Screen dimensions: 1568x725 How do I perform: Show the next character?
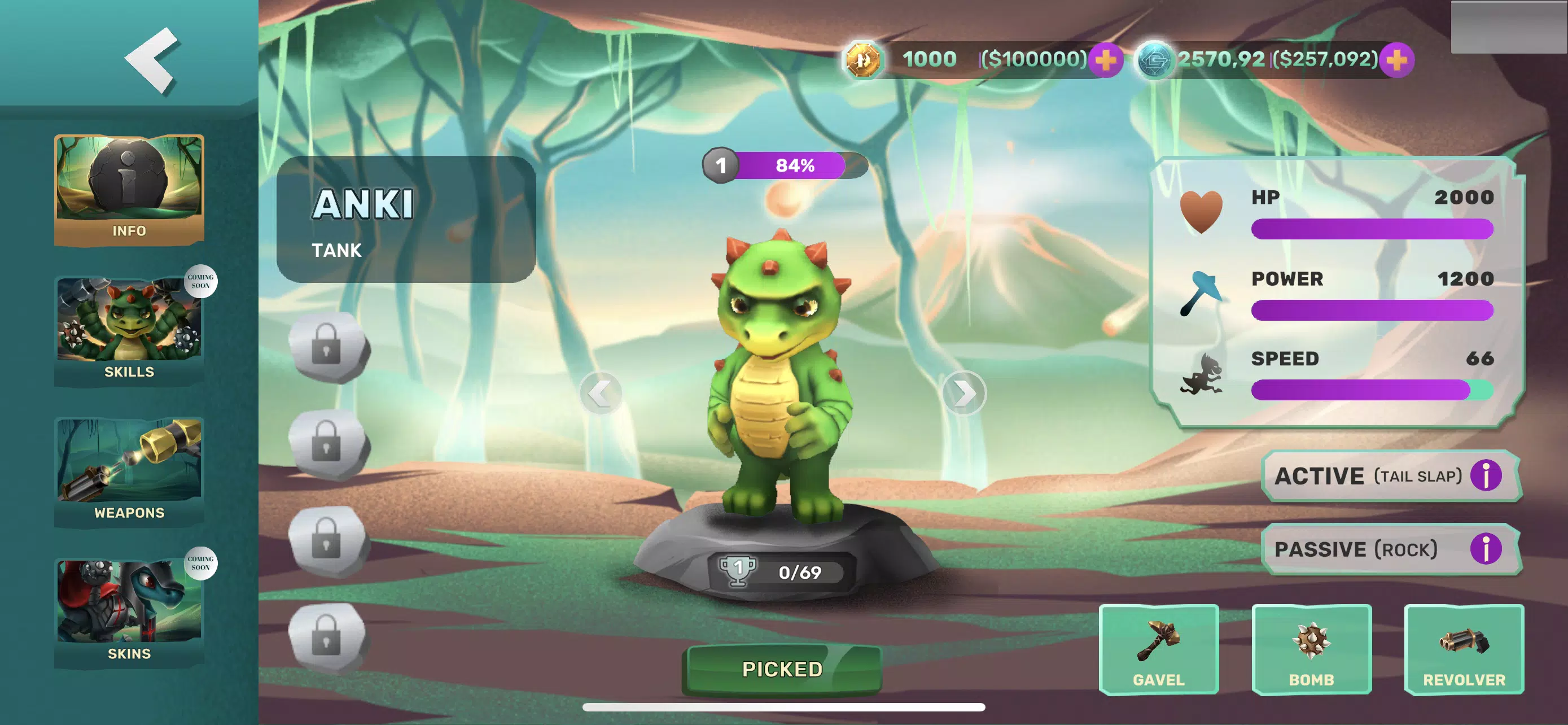tap(963, 393)
